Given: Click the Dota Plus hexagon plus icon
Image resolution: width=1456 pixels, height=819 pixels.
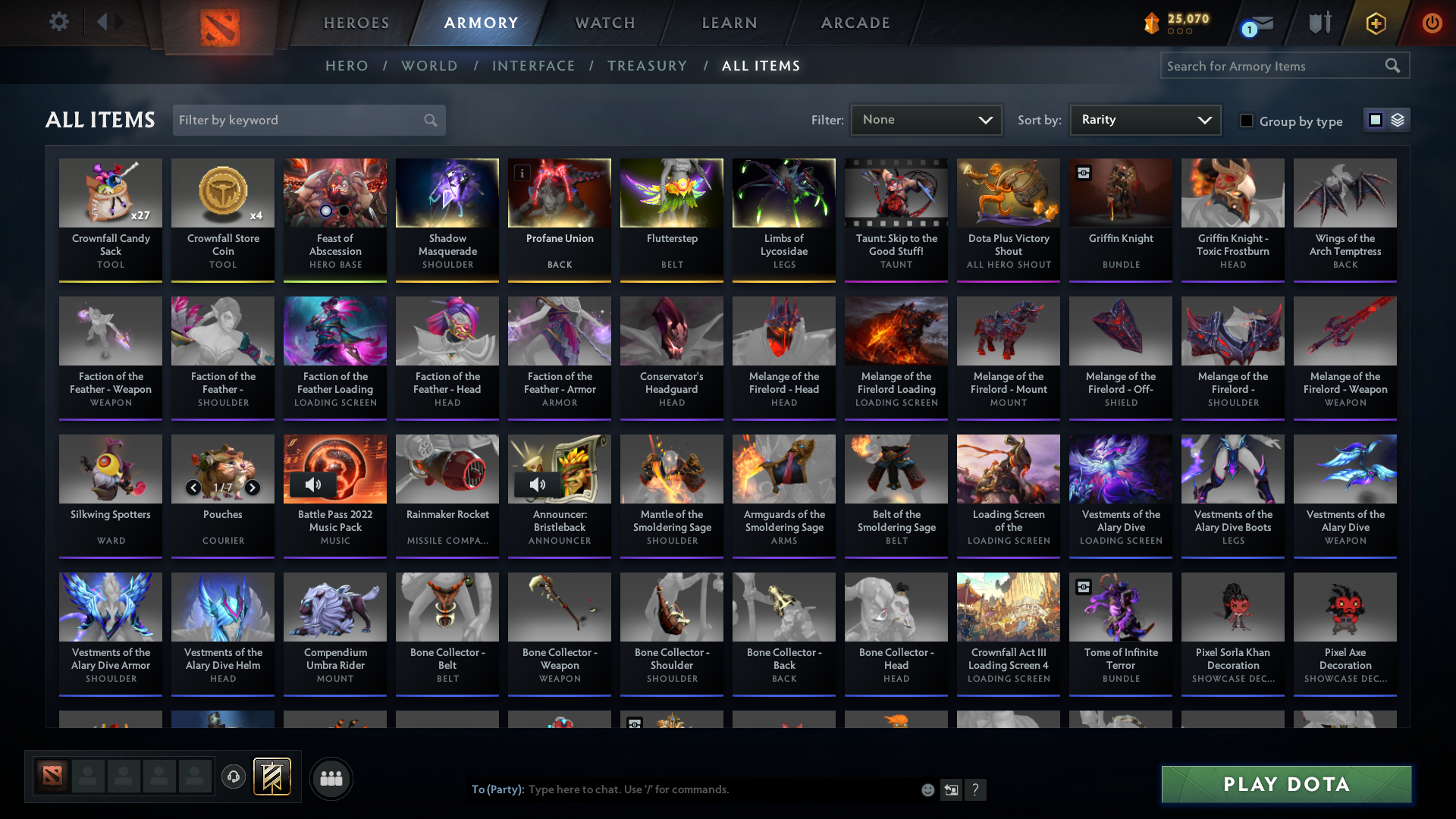Looking at the screenshot, I should 1375,23.
